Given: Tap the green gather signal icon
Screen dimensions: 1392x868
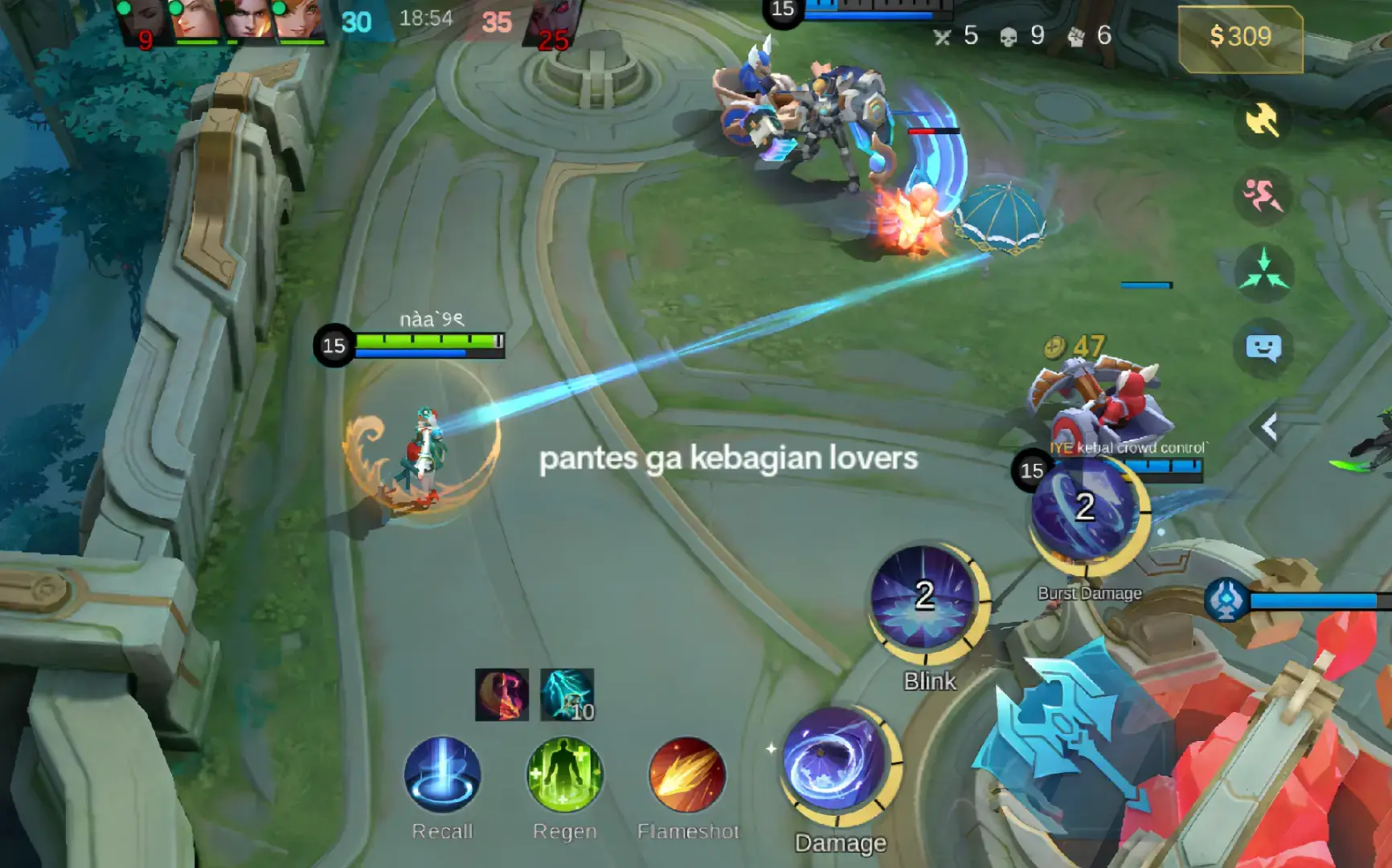Looking at the screenshot, I should tap(1266, 266).
